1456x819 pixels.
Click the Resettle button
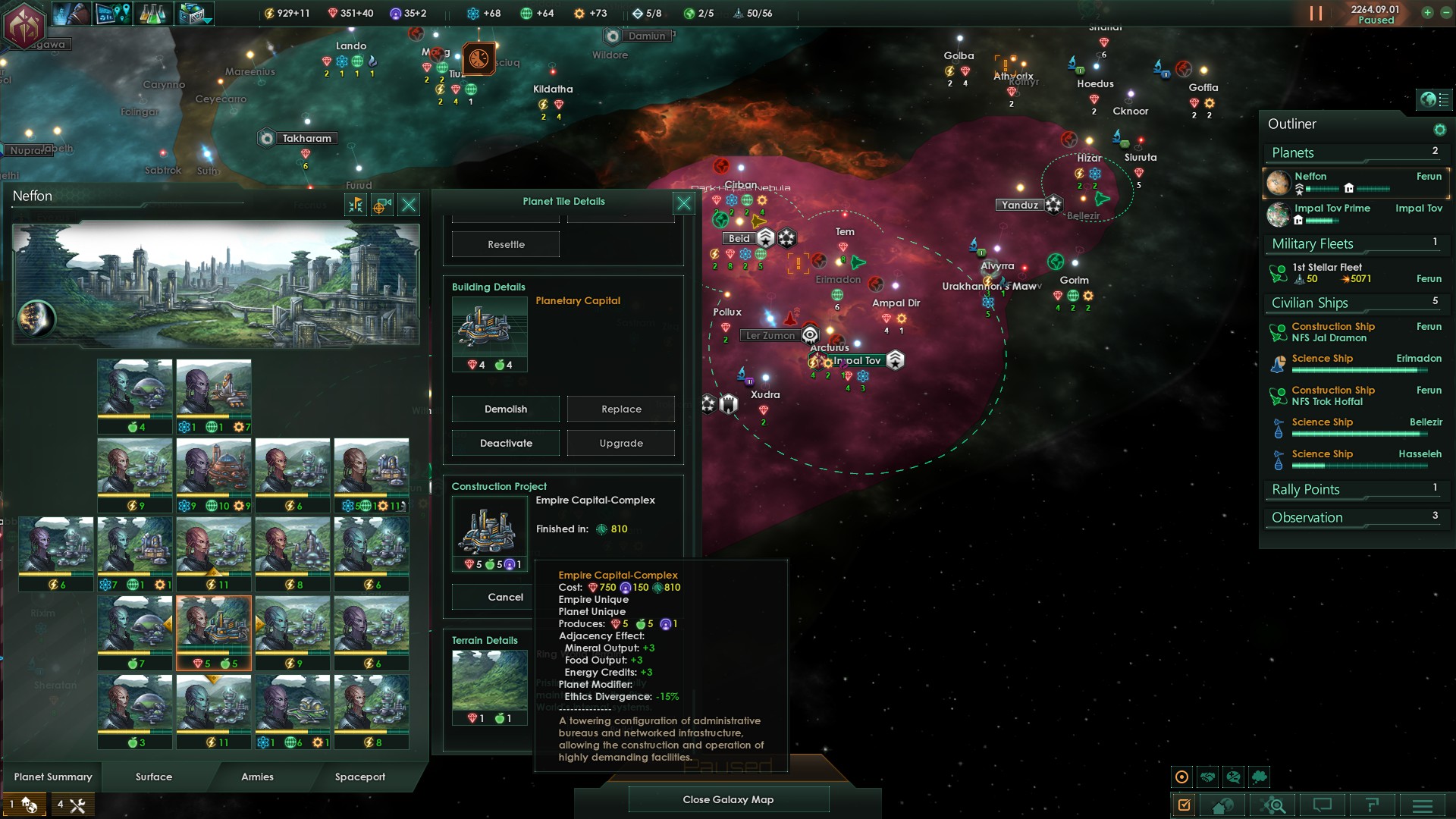(506, 244)
